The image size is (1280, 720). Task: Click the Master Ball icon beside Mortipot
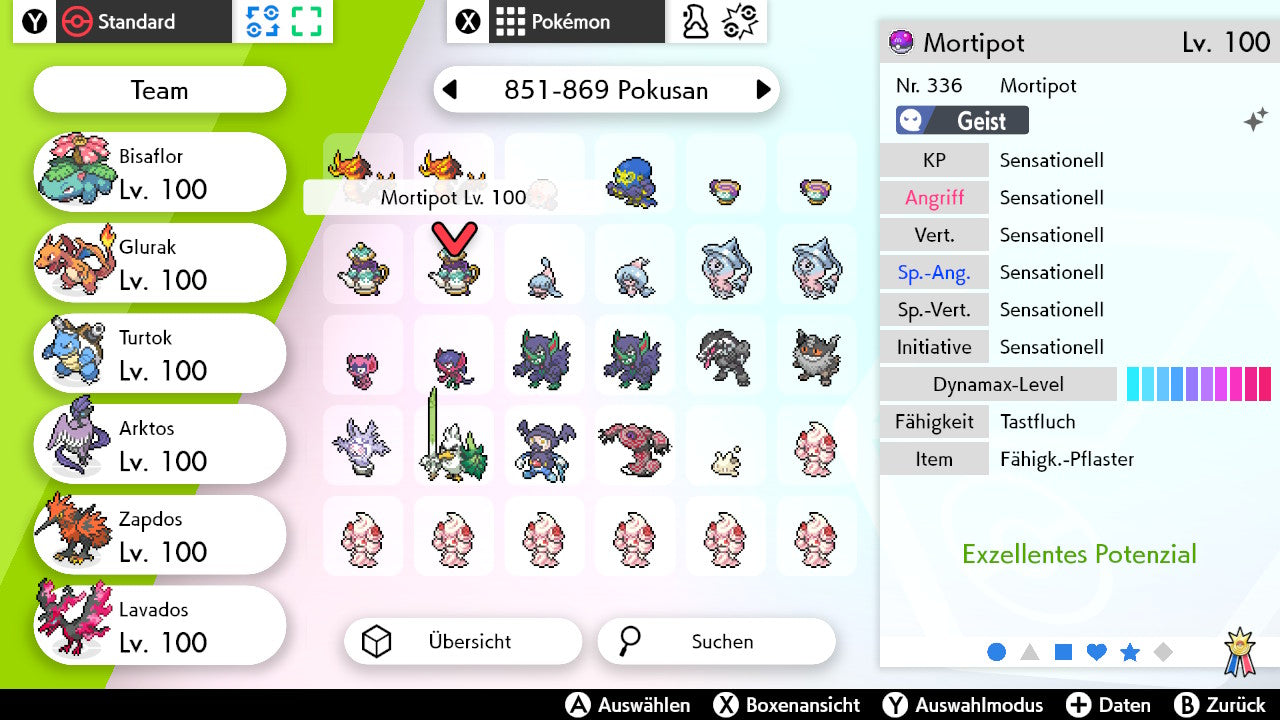898,42
